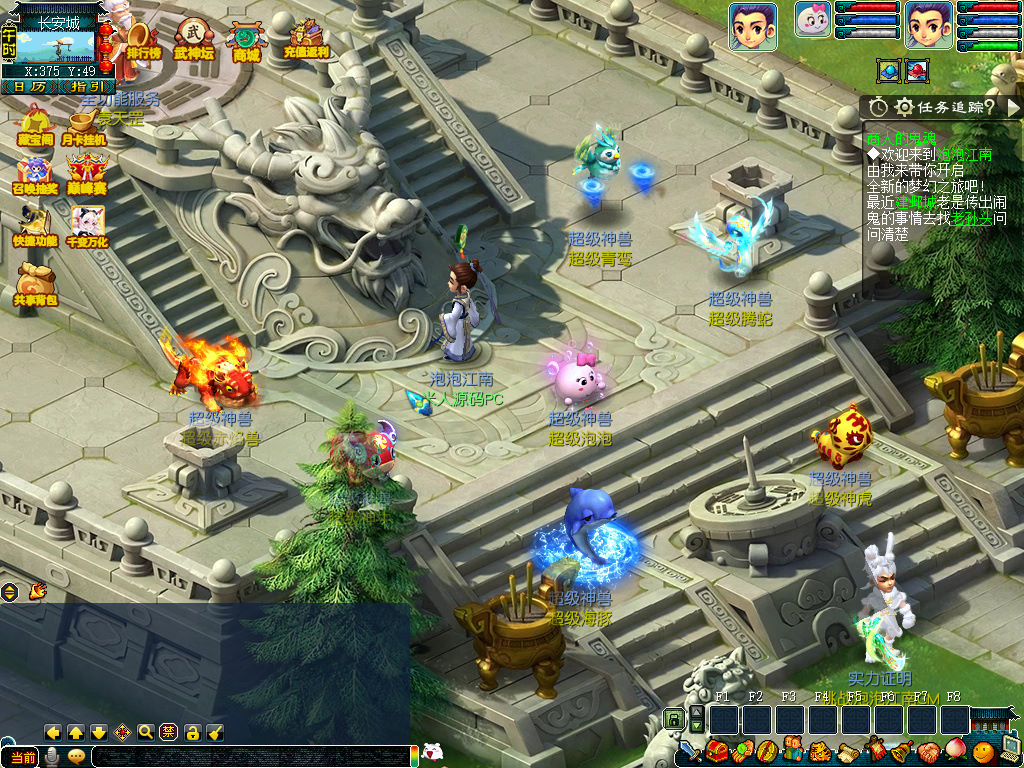The height and width of the screenshot is (768, 1024).
Task: Click the 当前 chat channel button
Action: pyautogui.click(x=21, y=757)
